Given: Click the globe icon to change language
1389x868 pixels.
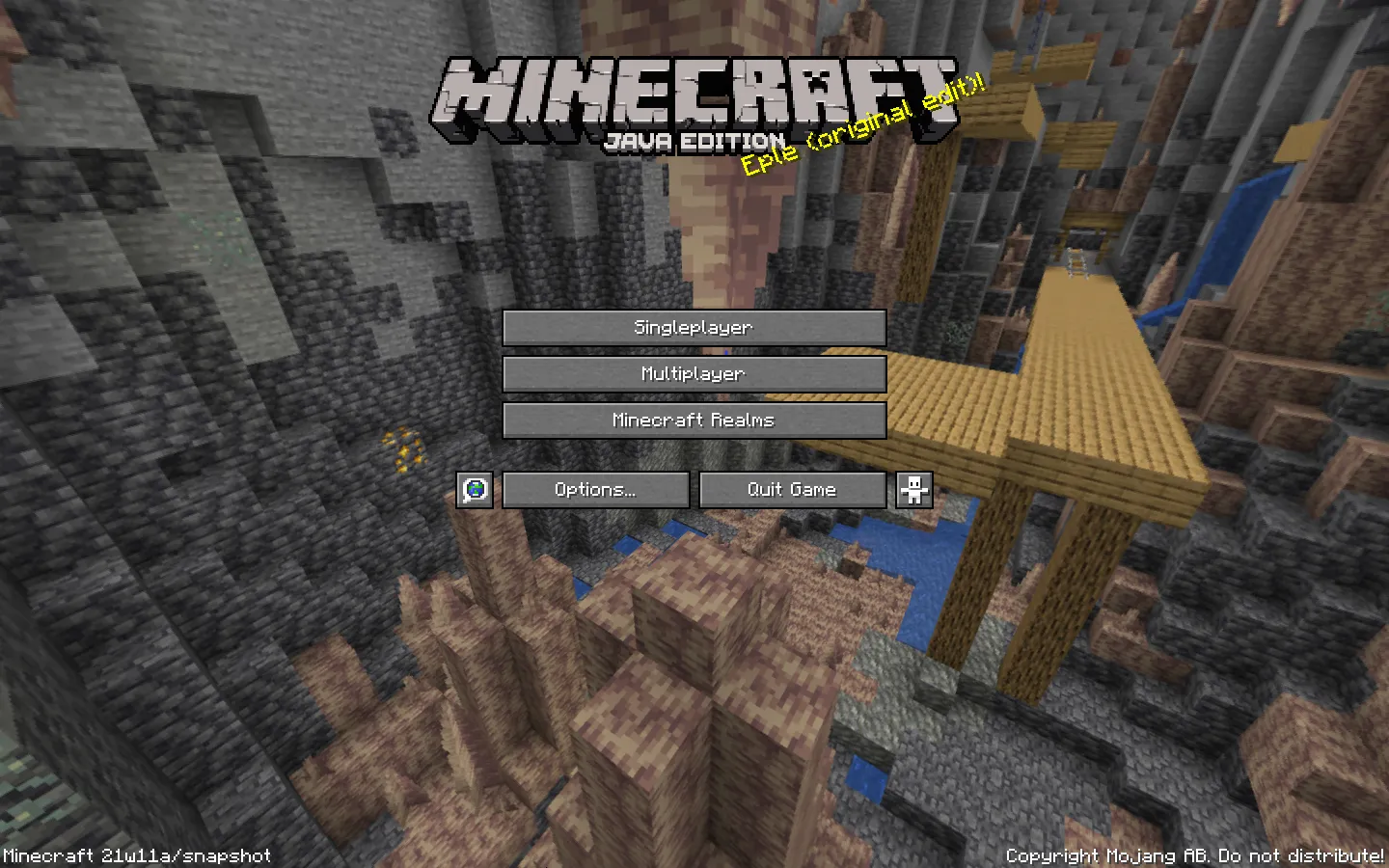Looking at the screenshot, I should pos(476,490).
